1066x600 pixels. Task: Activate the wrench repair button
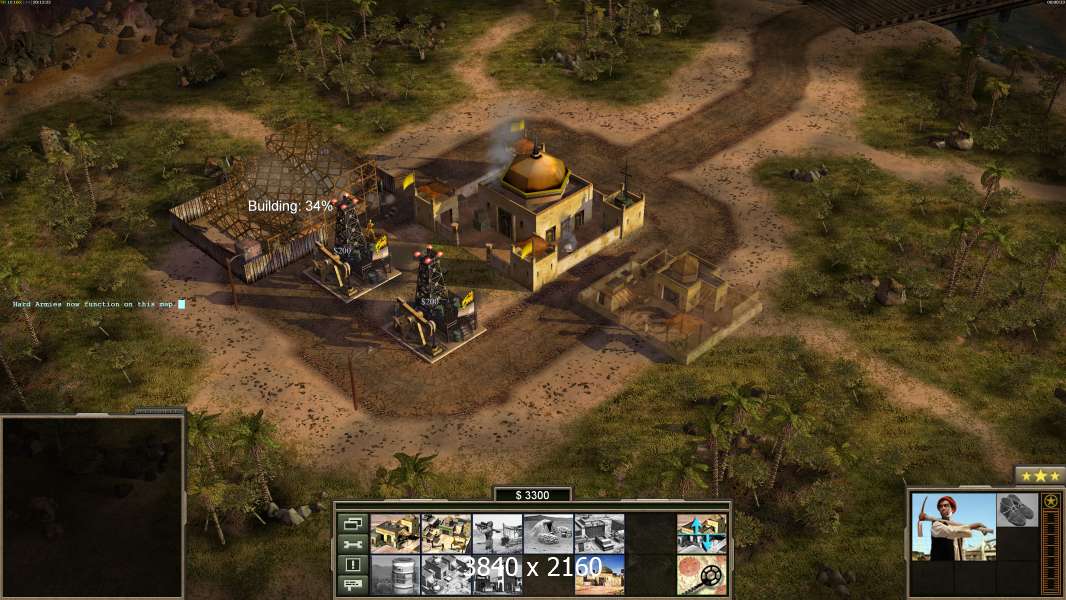pos(352,544)
